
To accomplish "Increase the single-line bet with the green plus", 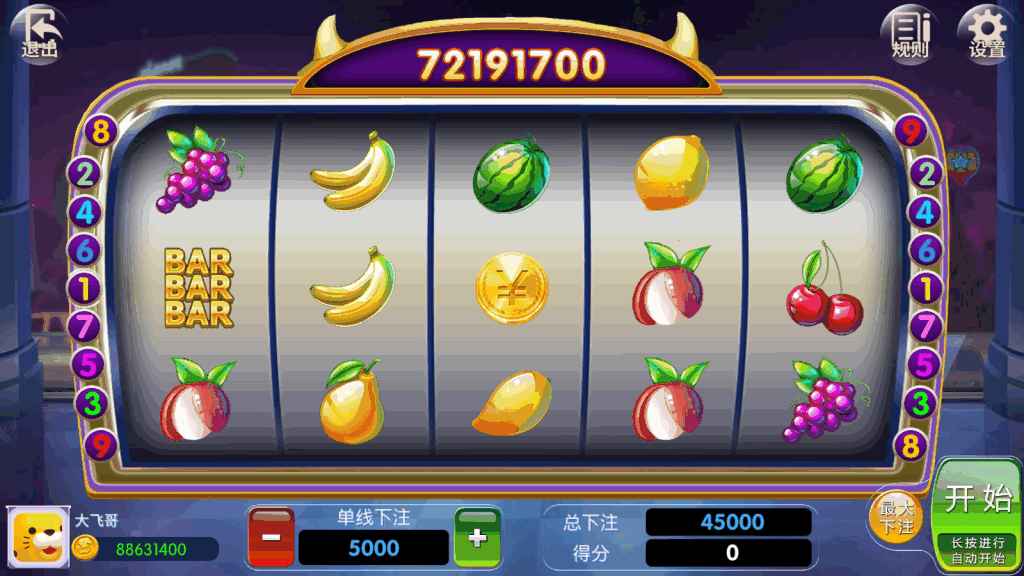I will point(477,537).
